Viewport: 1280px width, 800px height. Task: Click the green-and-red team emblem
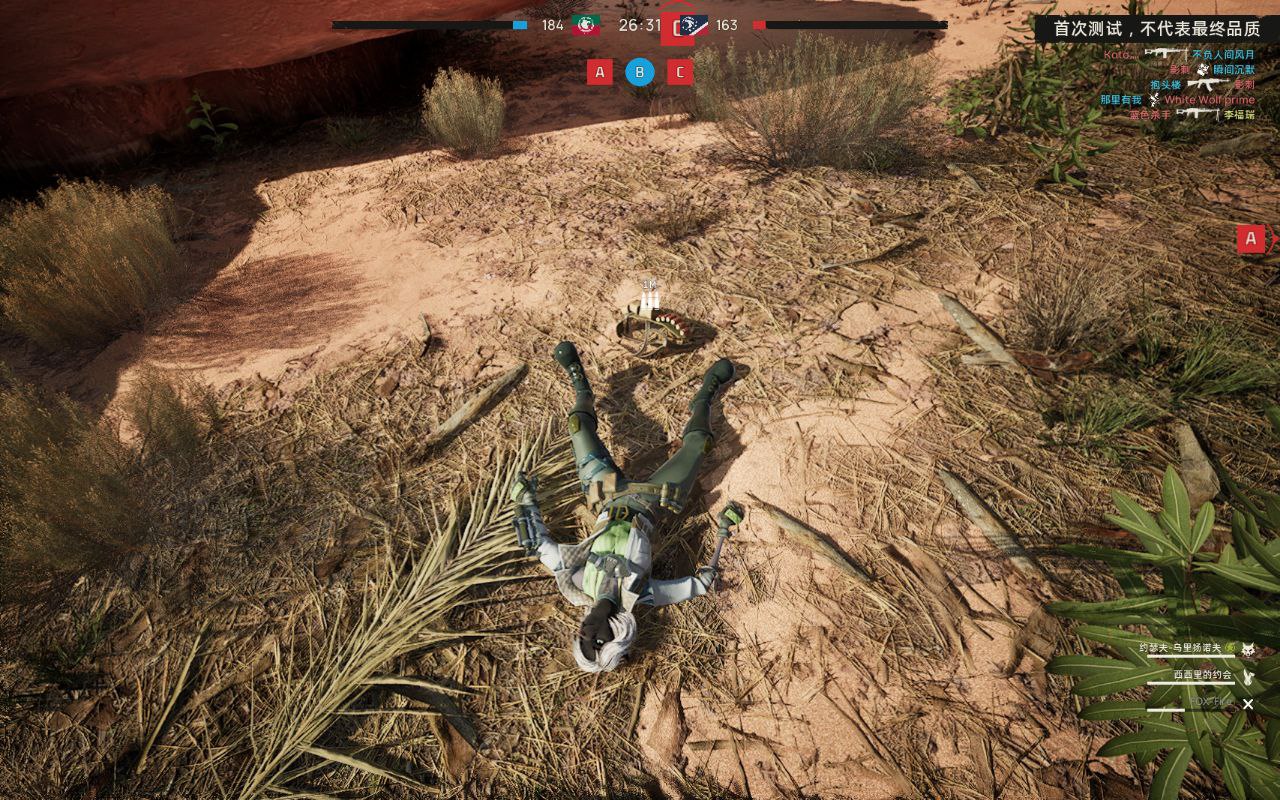click(586, 25)
